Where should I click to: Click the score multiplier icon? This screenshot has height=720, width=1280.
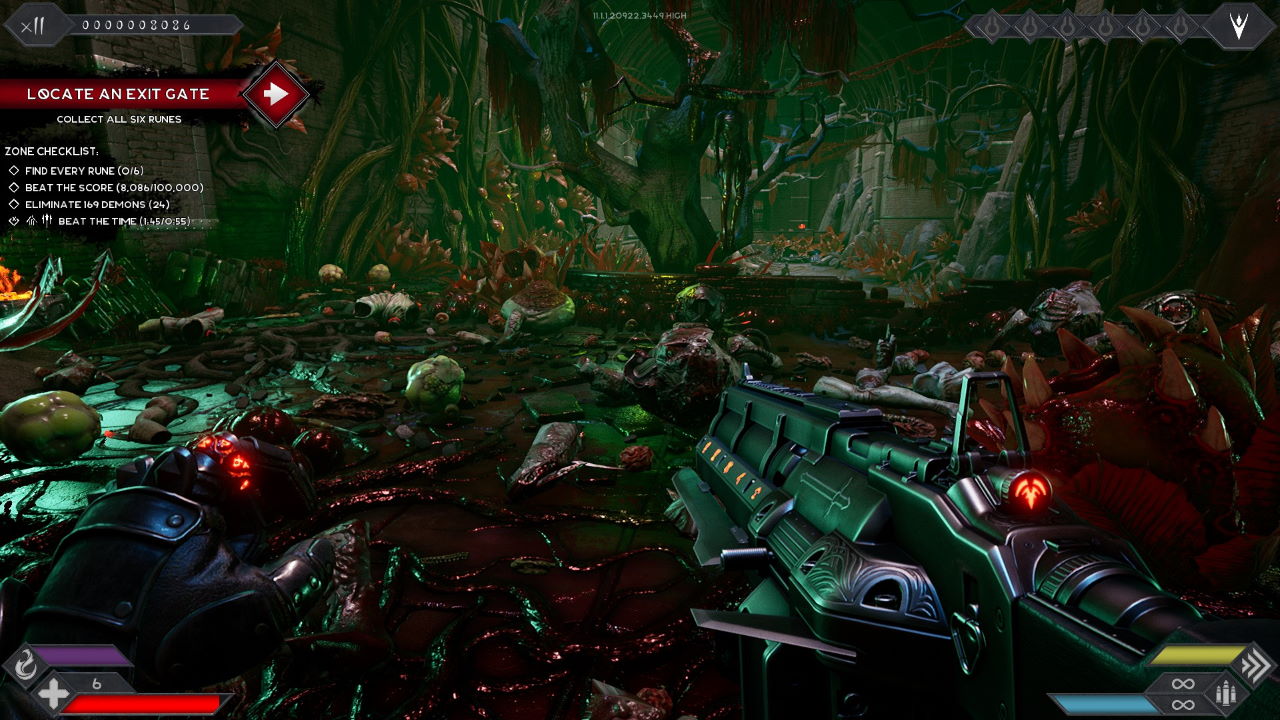(34, 26)
